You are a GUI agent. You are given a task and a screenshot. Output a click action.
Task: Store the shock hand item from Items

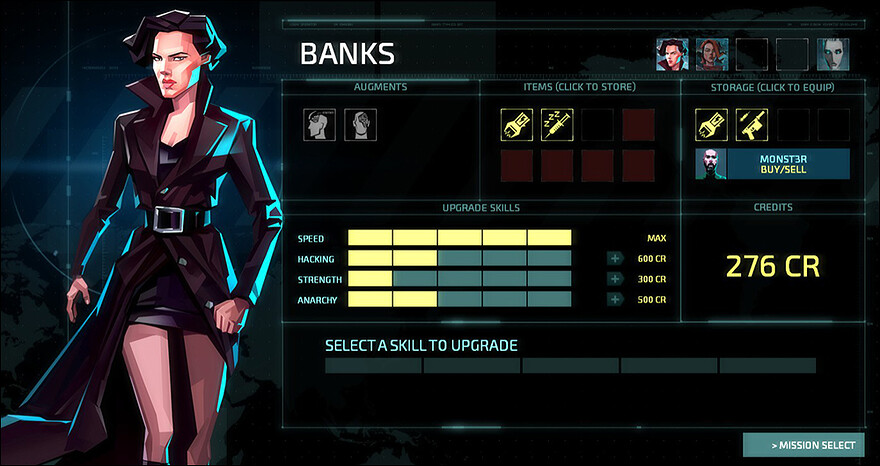pos(516,124)
